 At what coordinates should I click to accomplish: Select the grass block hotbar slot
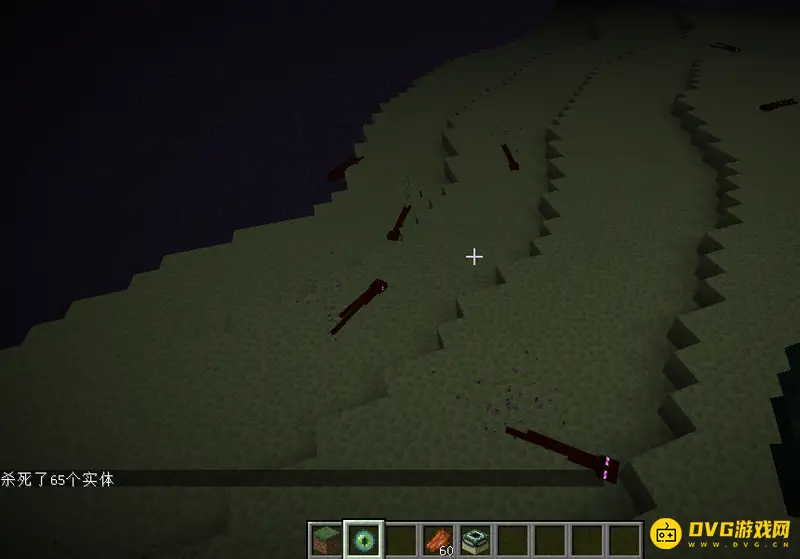pos(324,540)
